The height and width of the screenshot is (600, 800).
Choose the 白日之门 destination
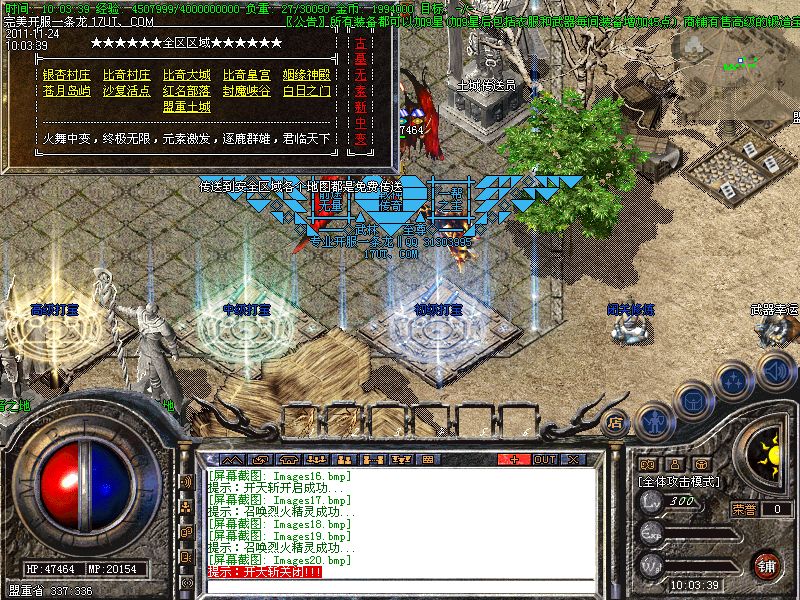(306, 91)
